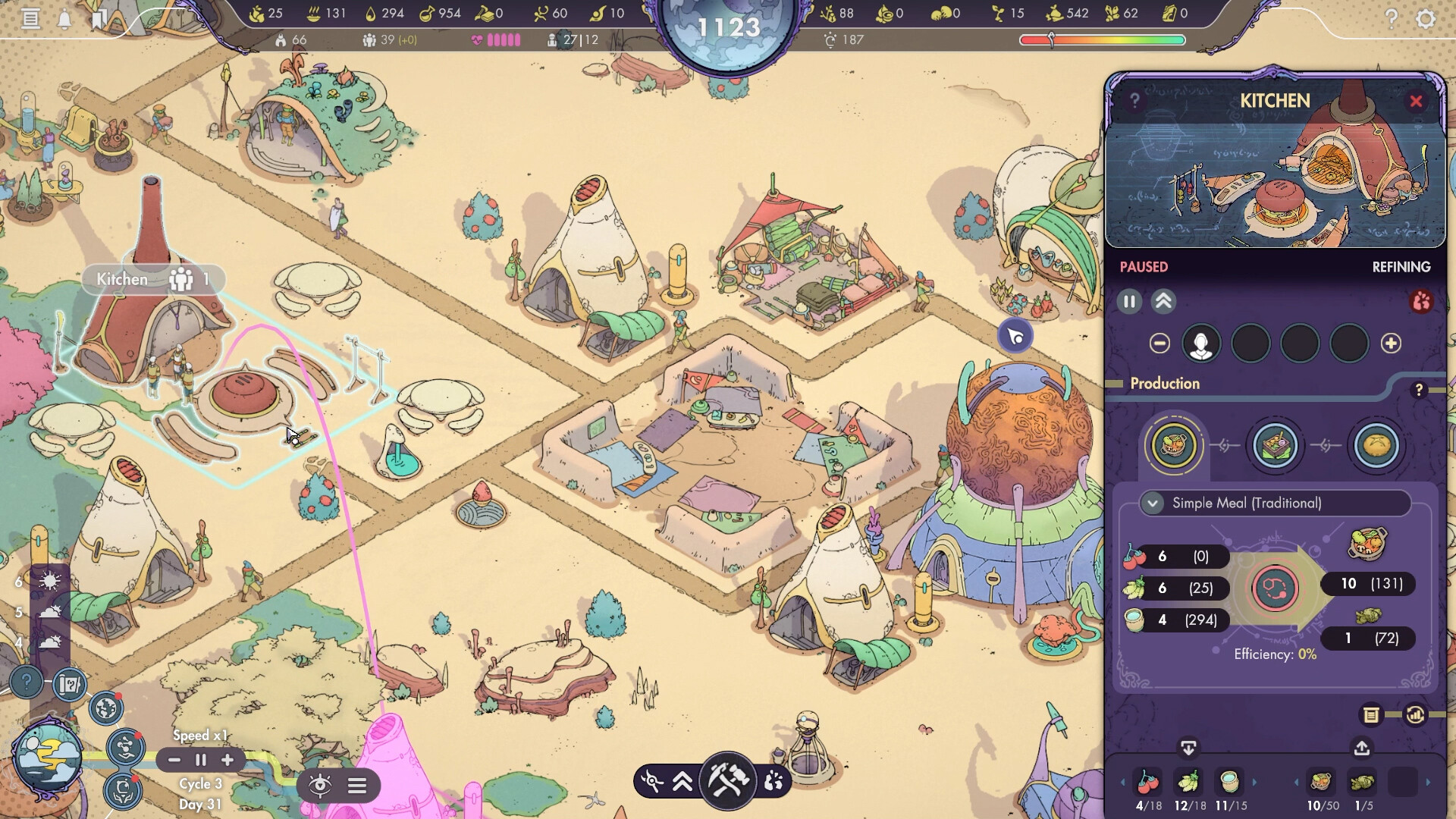The width and height of the screenshot is (1456, 819).
Task: Collapse the Kitchen panel with the double chevron
Action: pyautogui.click(x=1165, y=301)
